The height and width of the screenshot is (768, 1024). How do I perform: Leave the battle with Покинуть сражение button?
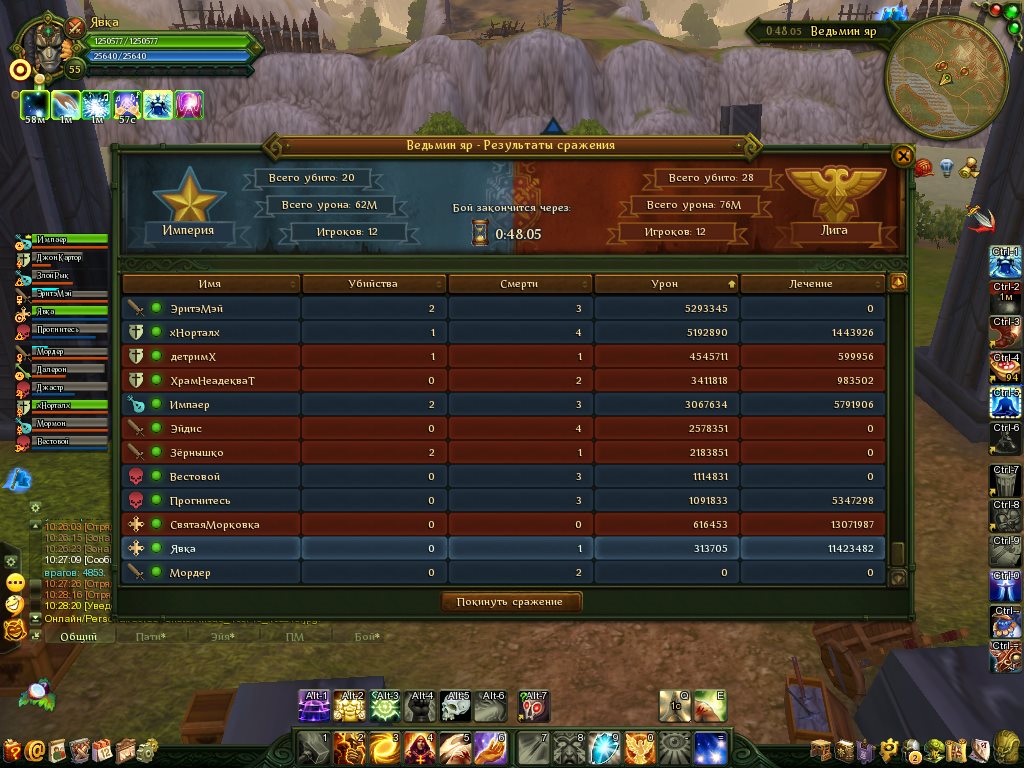click(x=511, y=602)
